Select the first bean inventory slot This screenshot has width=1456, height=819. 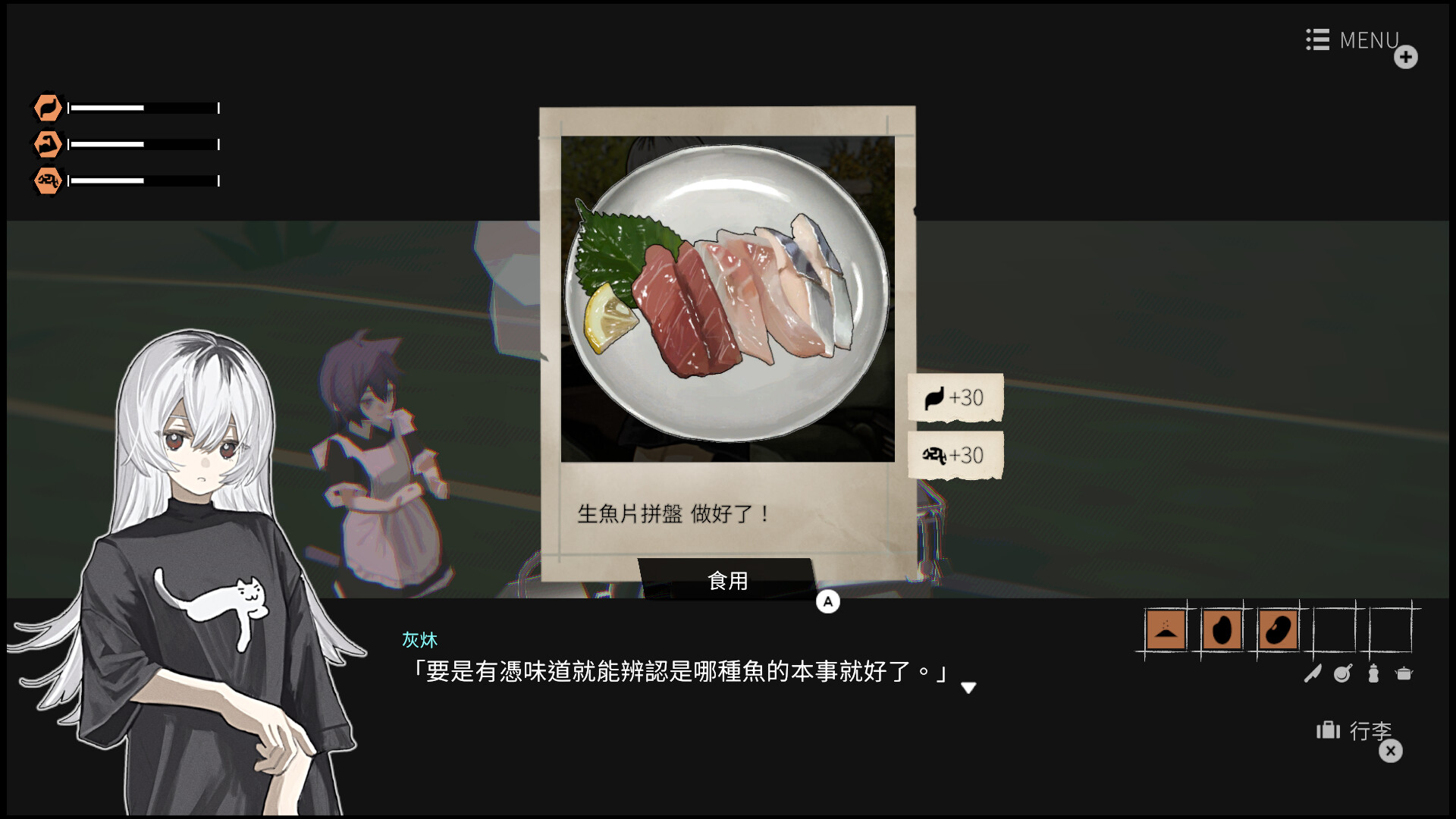[x=1222, y=629]
